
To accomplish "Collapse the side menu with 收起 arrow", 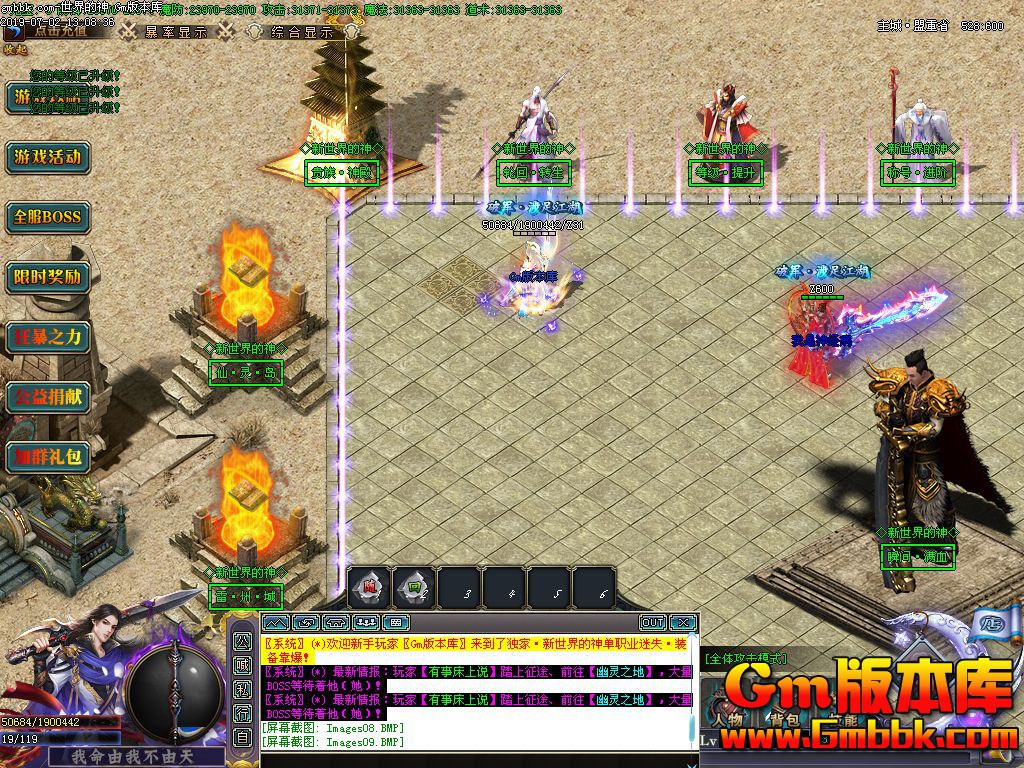I will (15, 48).
